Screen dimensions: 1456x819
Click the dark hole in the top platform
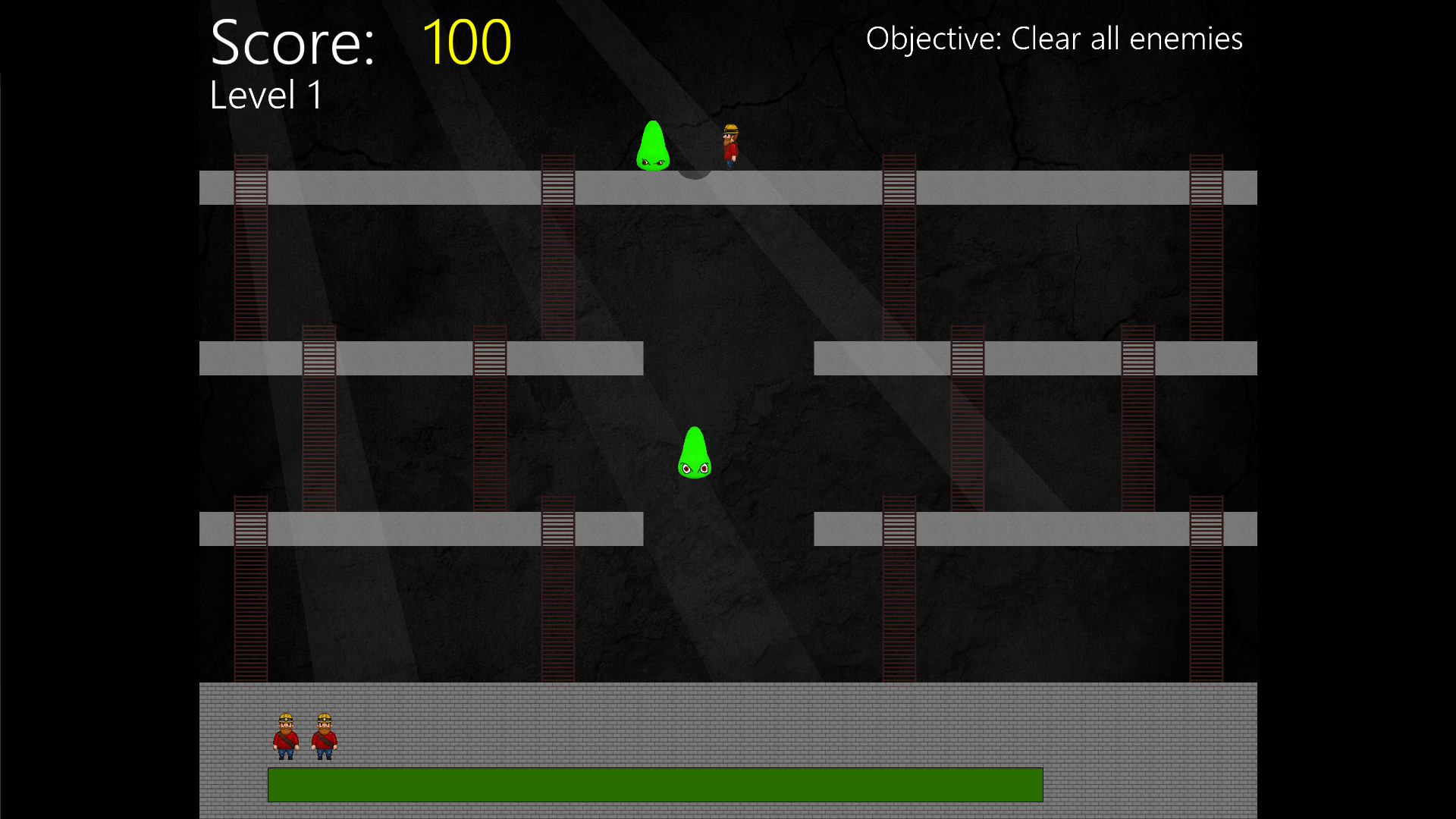point(695,176)
